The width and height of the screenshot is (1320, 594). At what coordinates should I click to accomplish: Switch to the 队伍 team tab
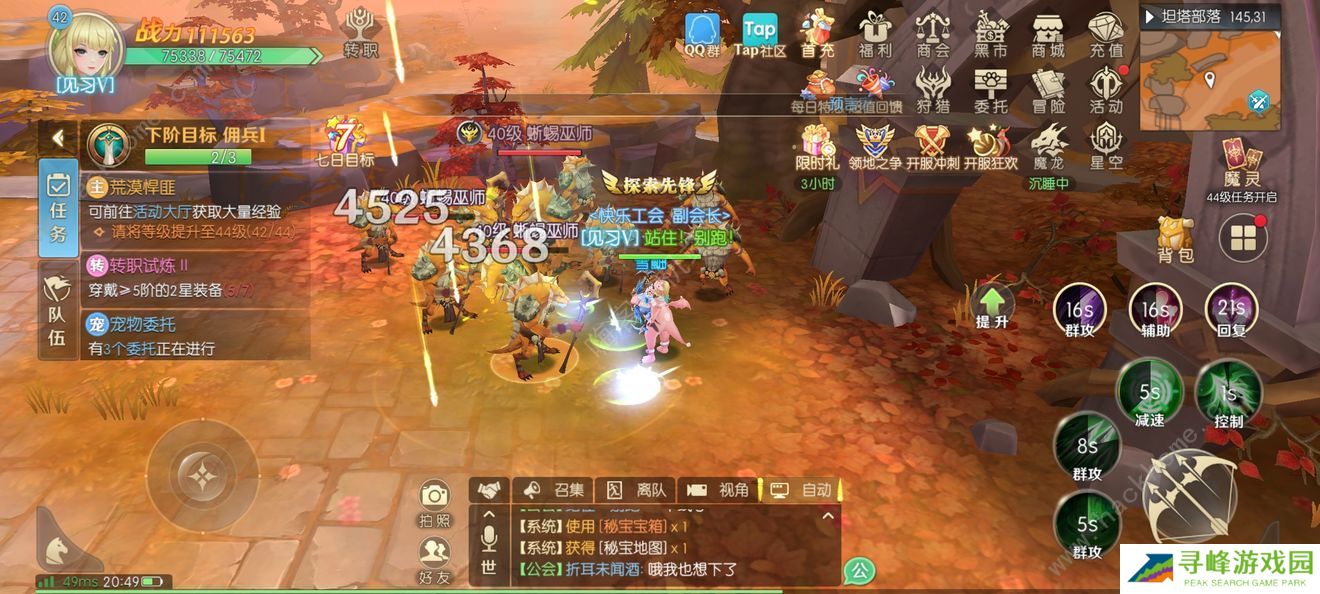tap(57, 312)
